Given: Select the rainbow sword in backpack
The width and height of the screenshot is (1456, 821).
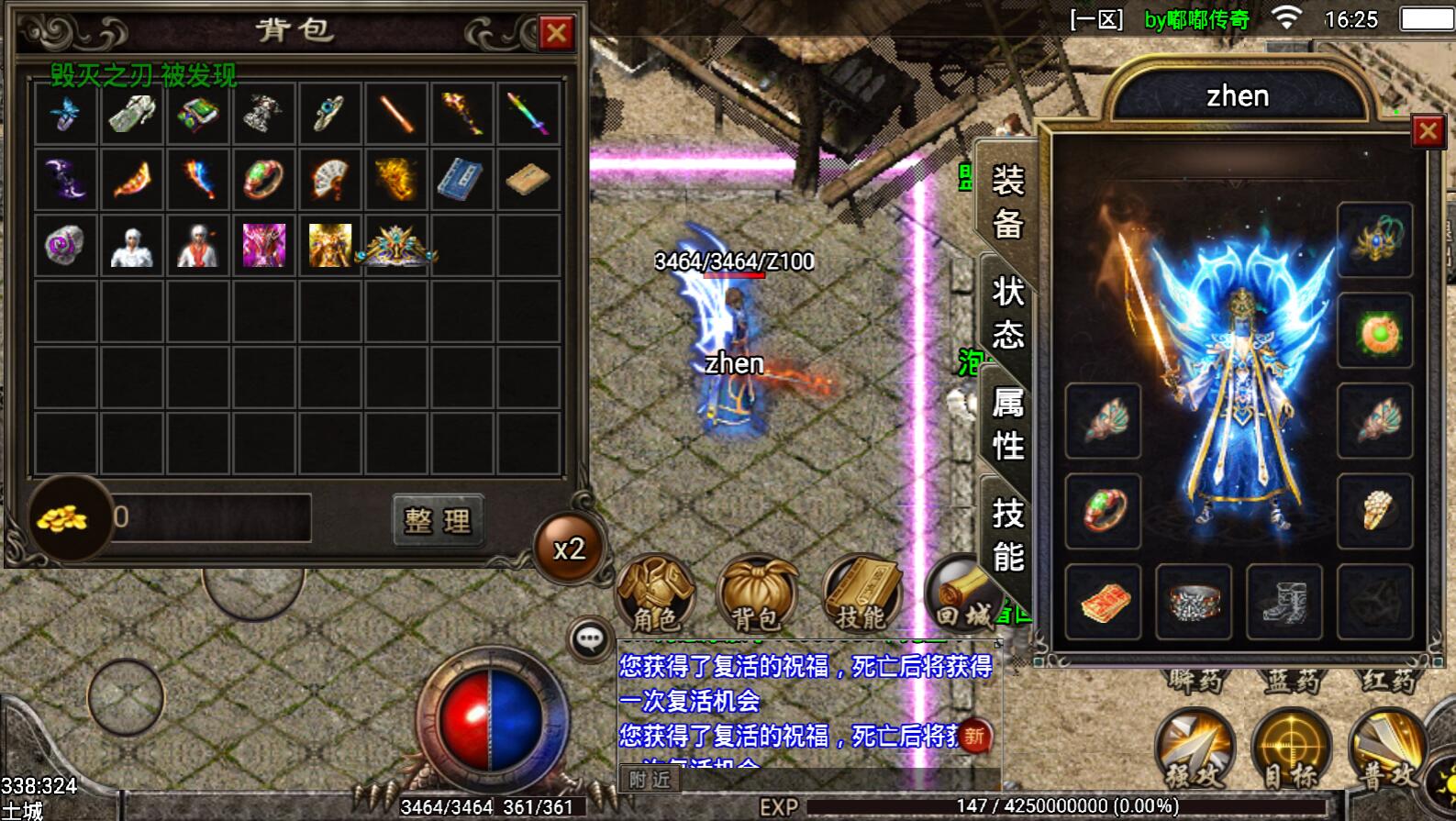Looking at the screenshot, I should click(528, 114).
